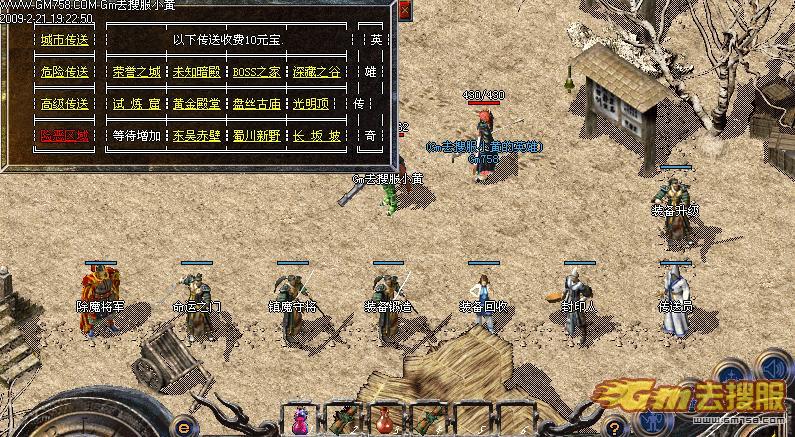Use the purple potion in the hotbar
795x437 pixels.
pyautogui.click(x=300, y=419)
